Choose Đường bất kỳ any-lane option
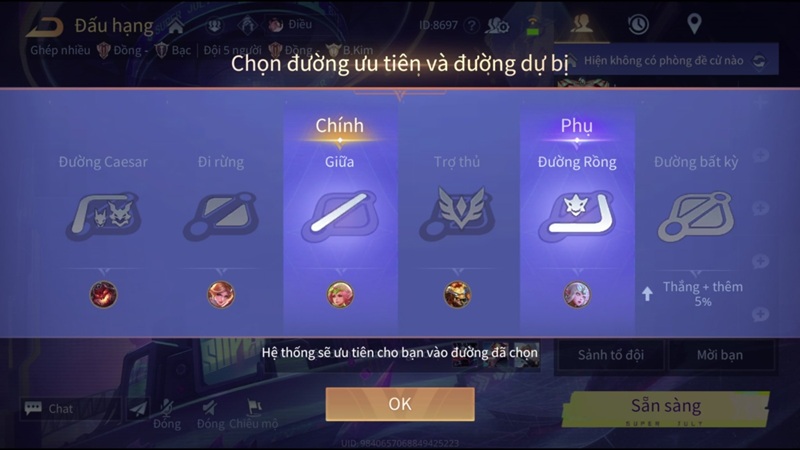The image size is (800, 450). click(696, 216)
